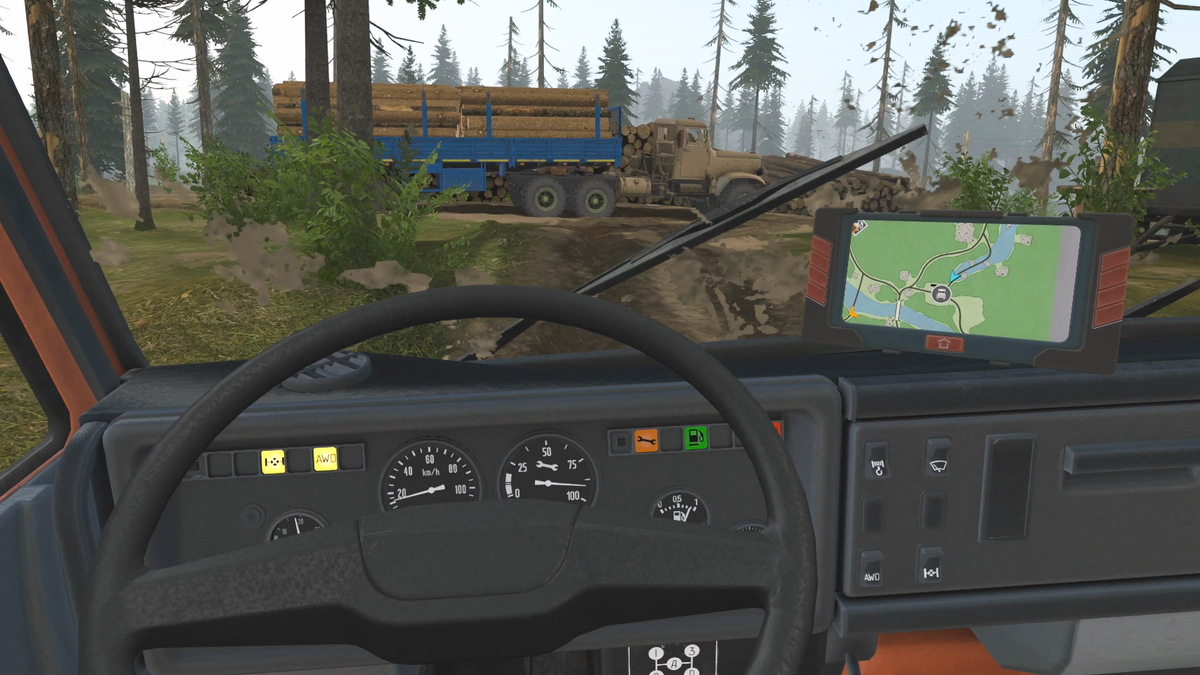Viewport: 1200px width, 675px height.
Task: Select the truck marker on the GPS map
Action: [x=941, y=294]
